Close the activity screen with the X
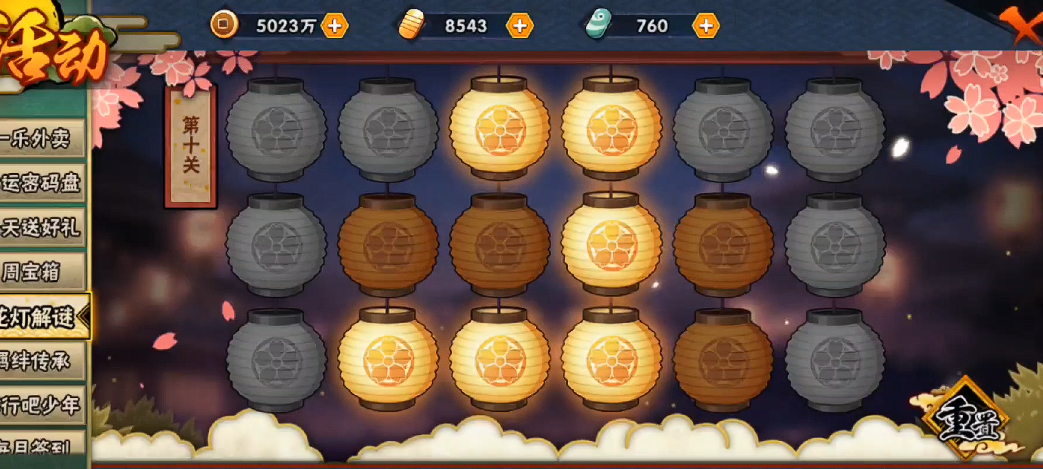Screen dimensions: 1043x469 1026,24
